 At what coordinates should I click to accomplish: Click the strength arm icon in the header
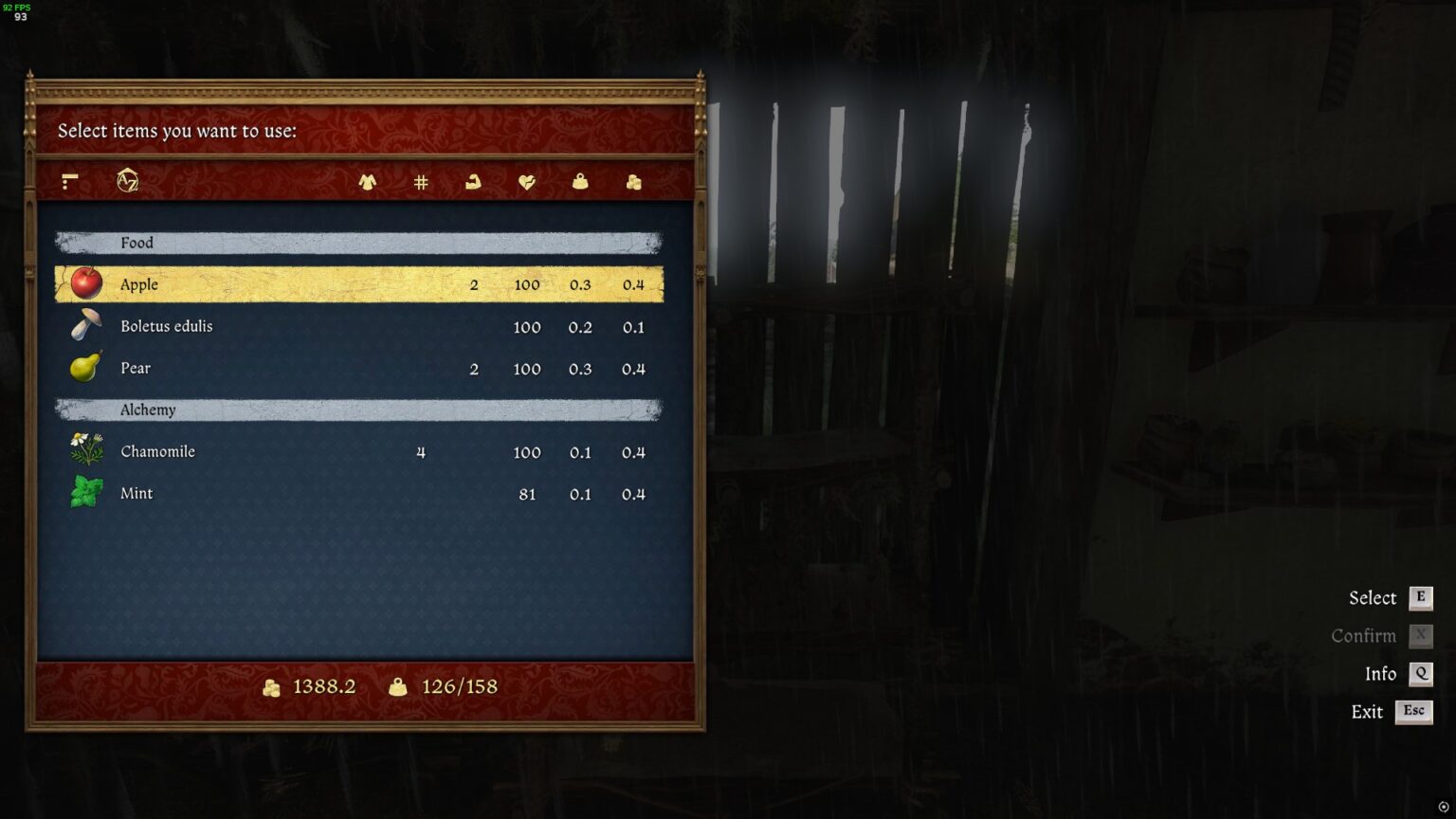point(473,182)
